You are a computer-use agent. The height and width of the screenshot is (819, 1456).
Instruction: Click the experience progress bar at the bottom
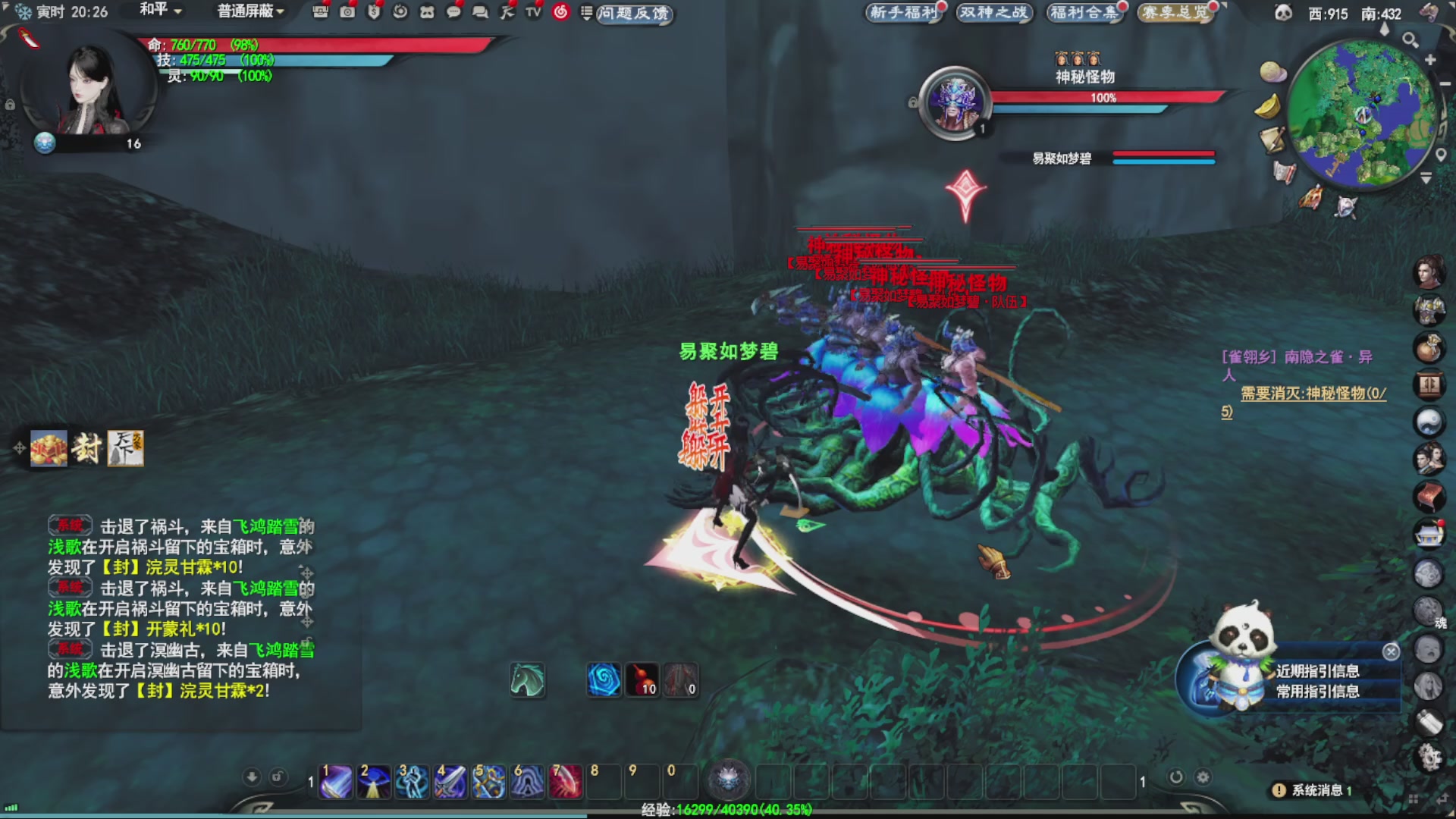[728, 810]
